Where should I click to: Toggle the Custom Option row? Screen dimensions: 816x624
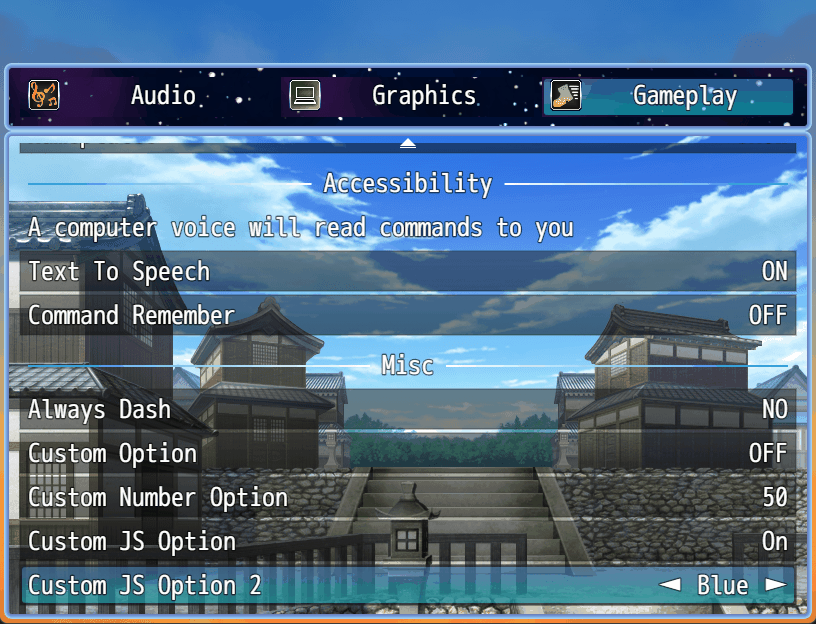click(408, 453)
